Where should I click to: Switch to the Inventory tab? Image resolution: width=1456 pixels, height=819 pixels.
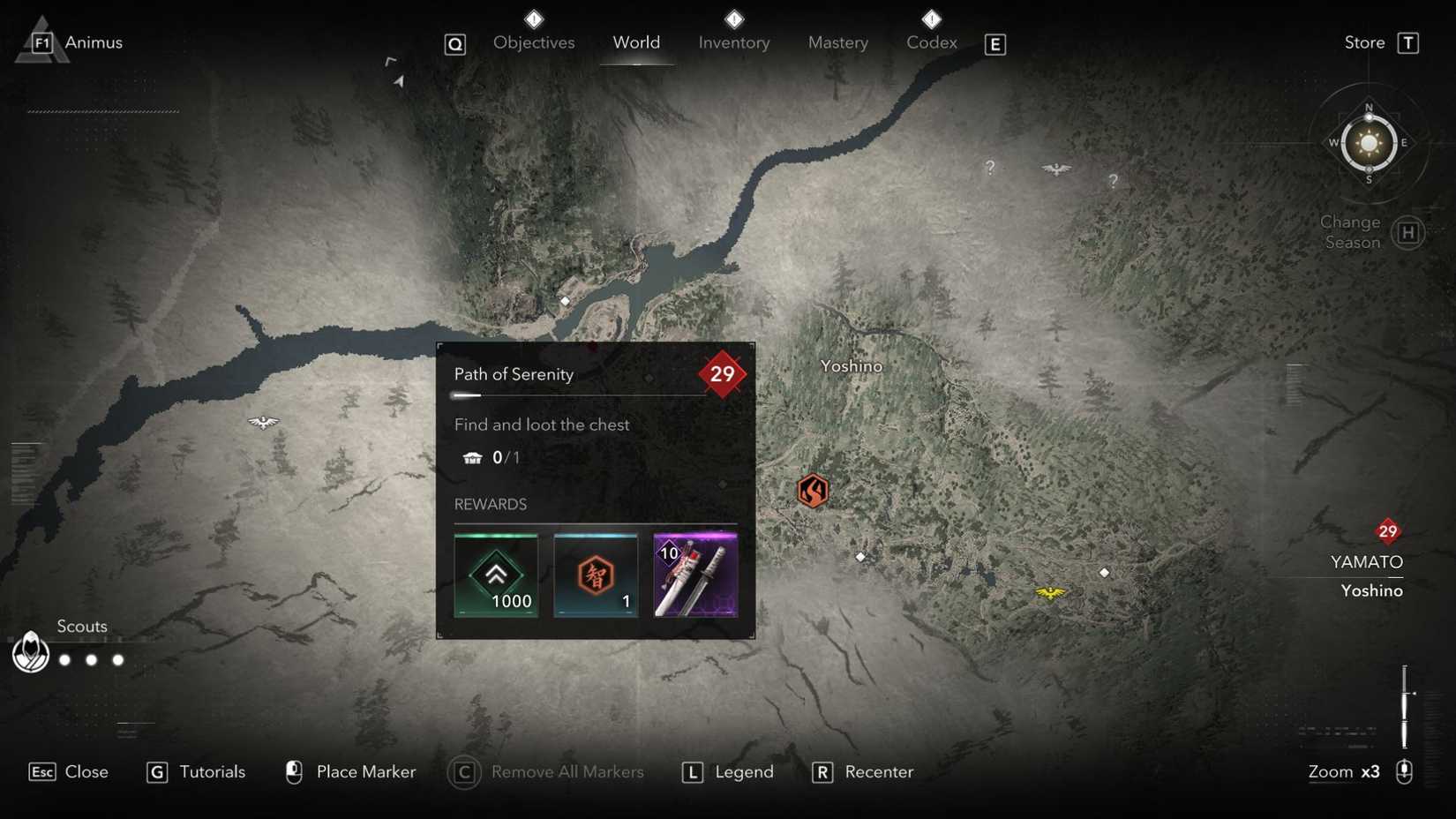pyautogui.click(x=733, y=42)
